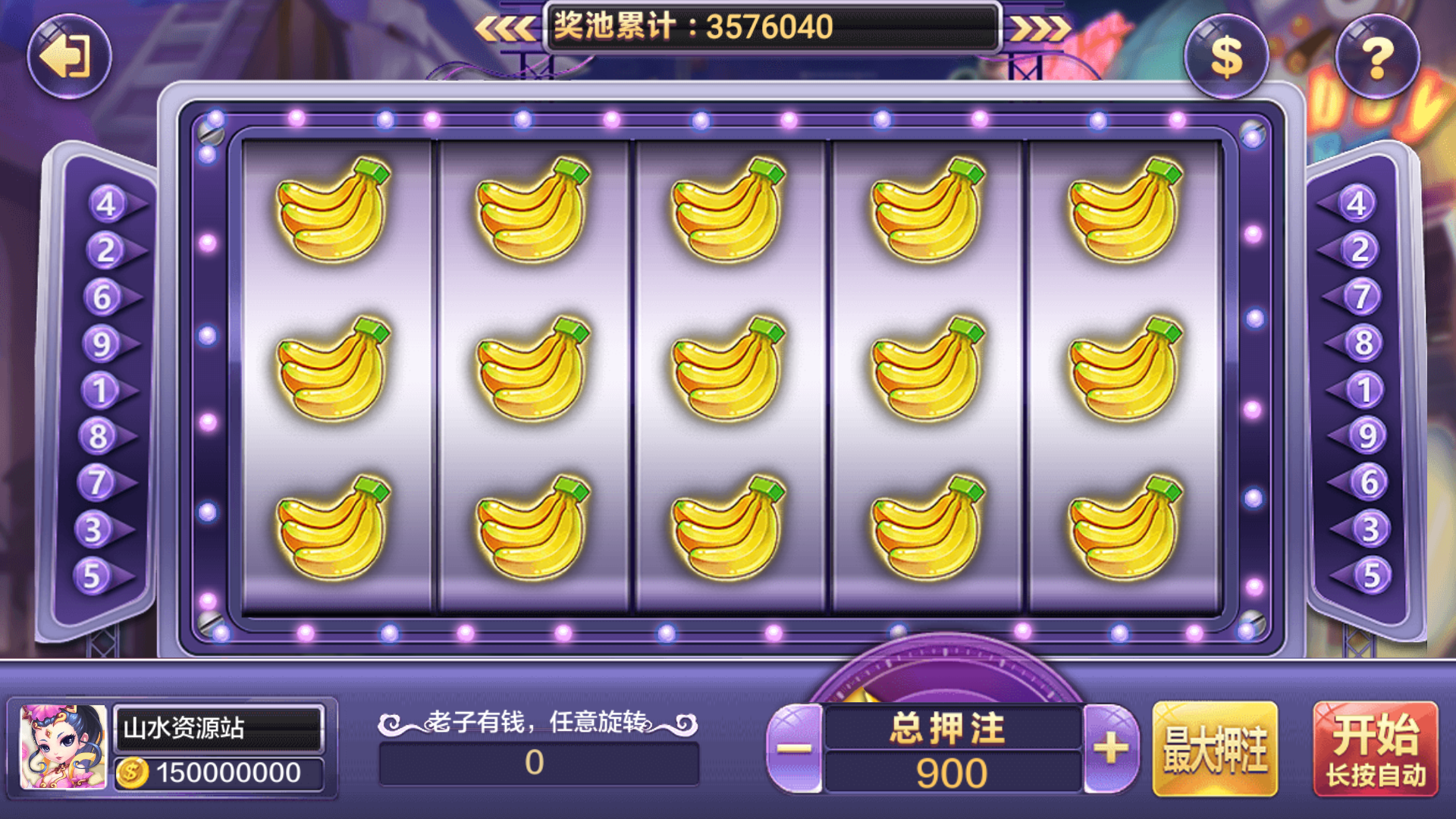Start the spin with red 开始 button

click(1376, 749)
